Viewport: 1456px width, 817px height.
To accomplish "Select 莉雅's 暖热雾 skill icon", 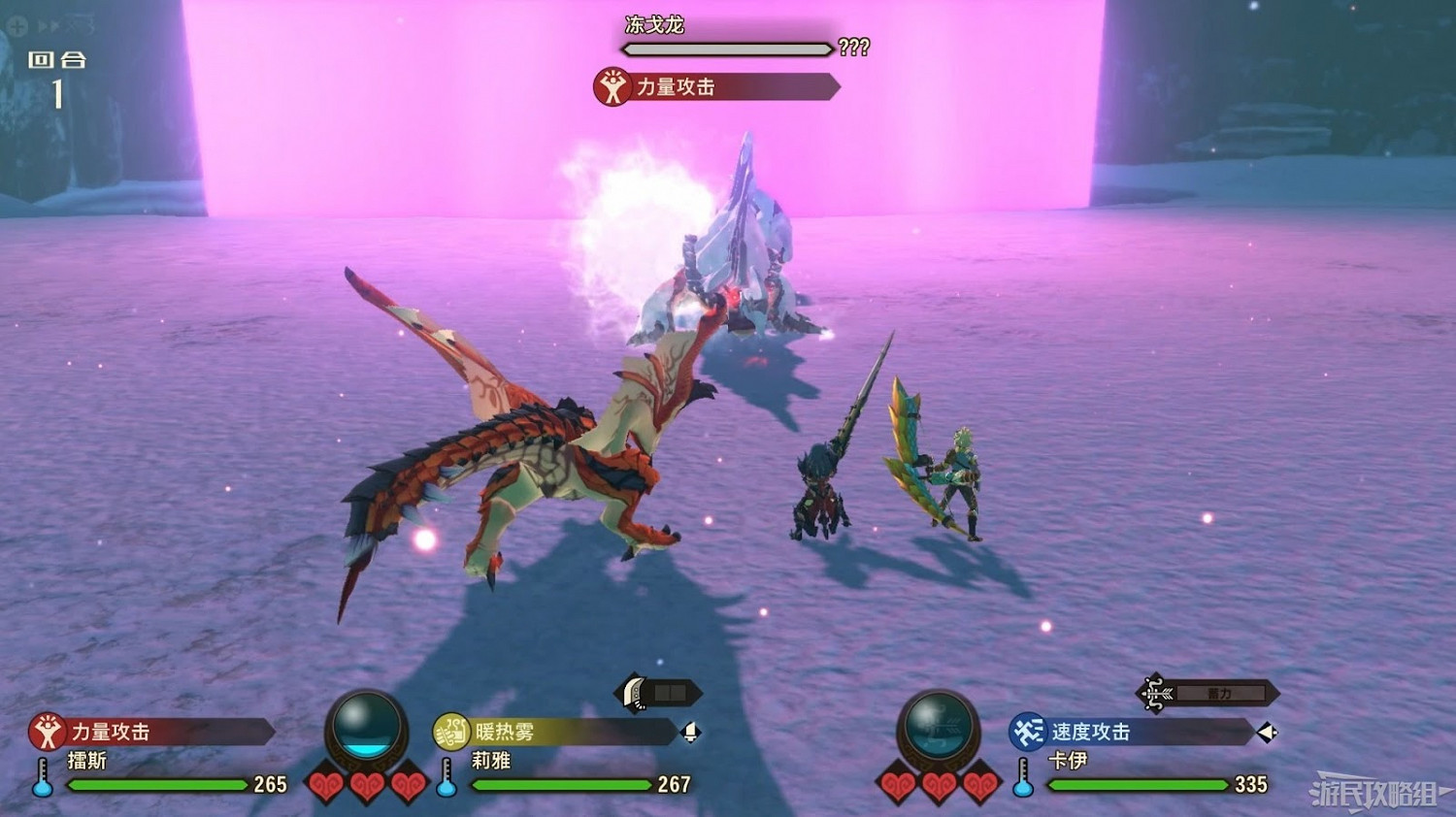I will [449, 734].
